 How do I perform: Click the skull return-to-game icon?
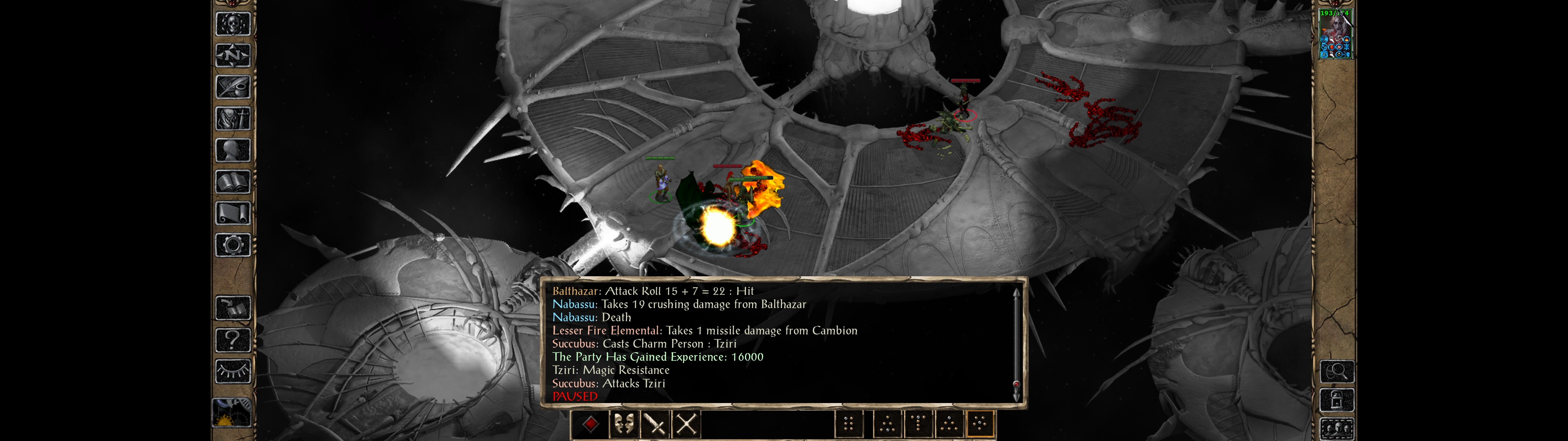(x=233, y=24)
